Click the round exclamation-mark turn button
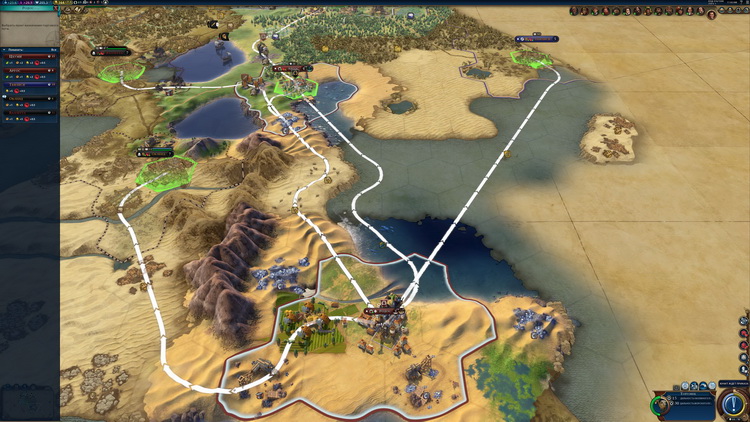Viewport: 750px width, 422px height. 731,404
